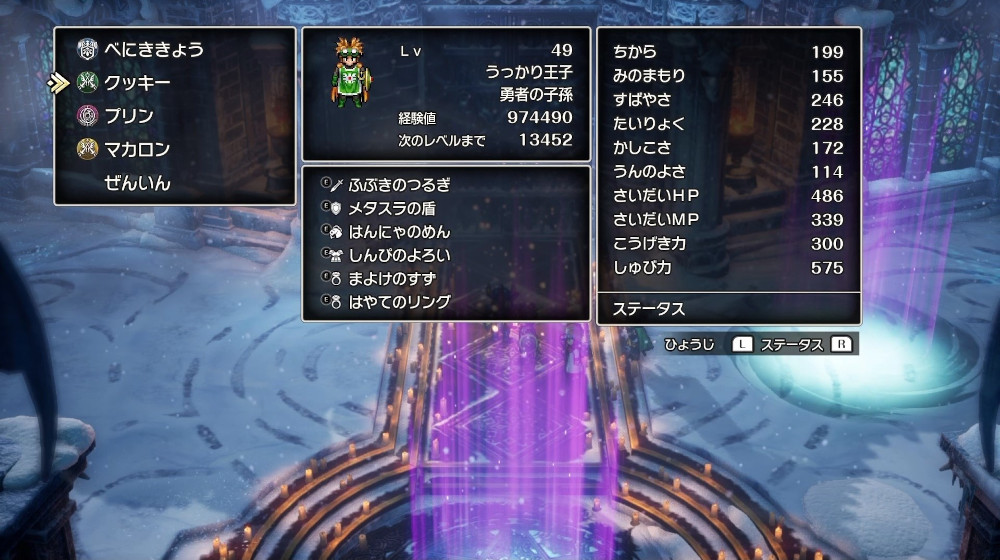Select プリン from the party list
The width and height of the screenshot is (1000, 560).
(x=130, y=116)
